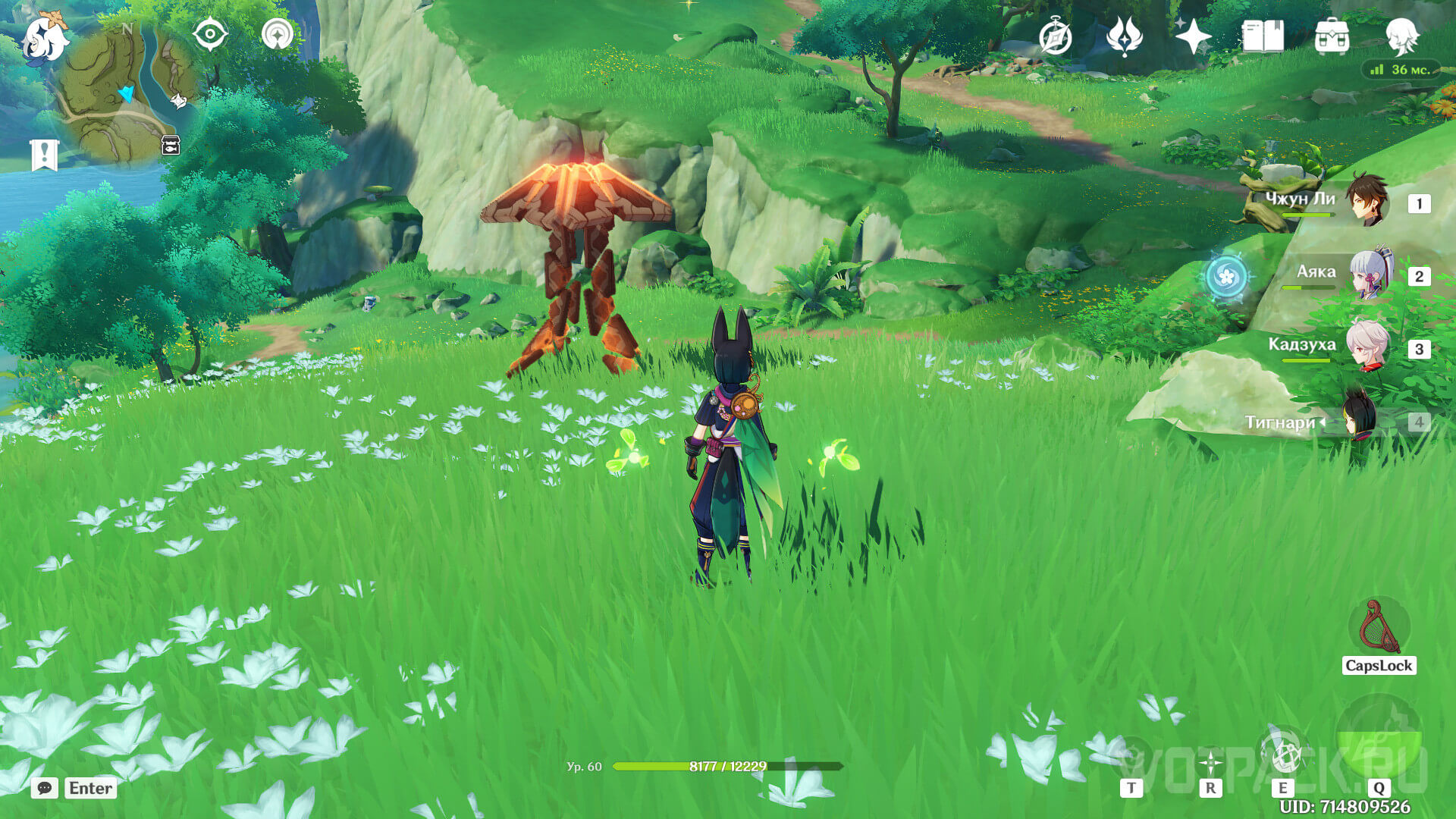Toggle the elemental sight eye icon
This screenshot has height=819, width=1456.
tap(210, 35)
